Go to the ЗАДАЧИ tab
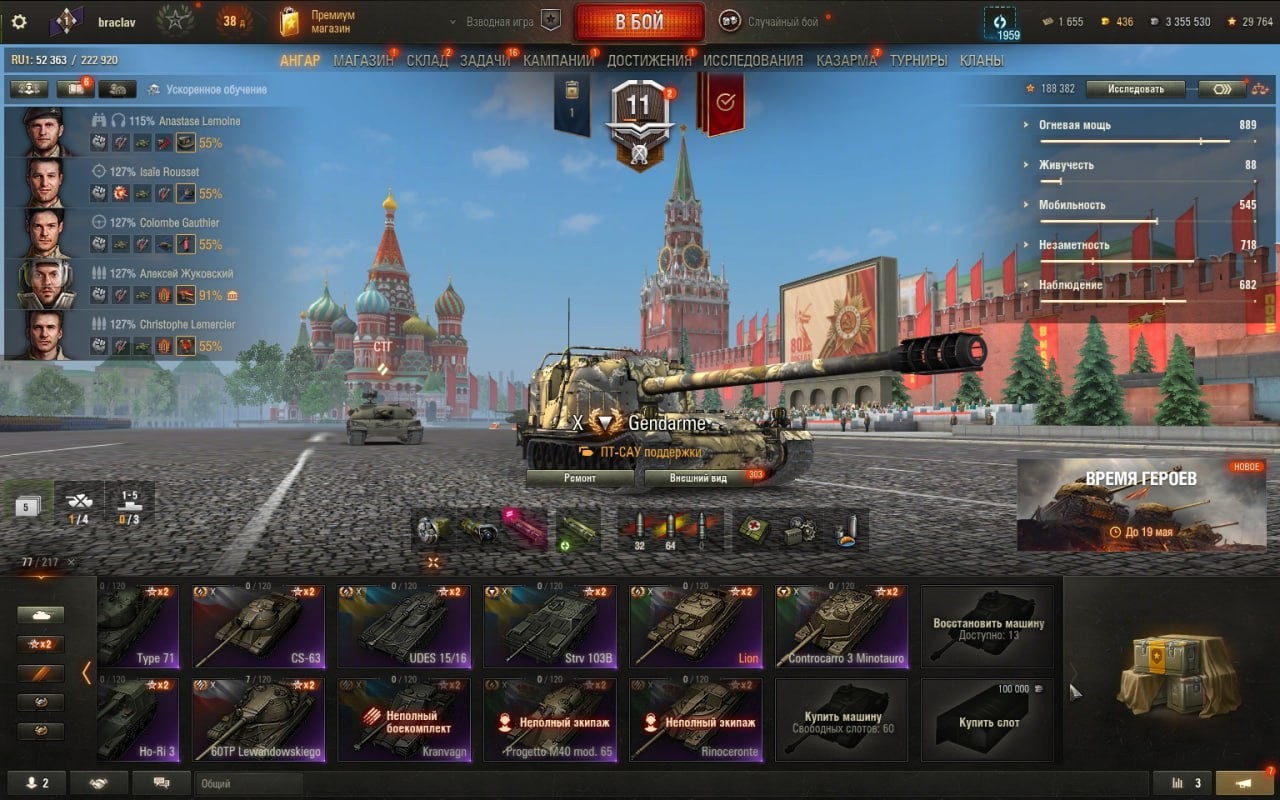1280x800 pixels. pyautogui.click(x=484, y=60)
